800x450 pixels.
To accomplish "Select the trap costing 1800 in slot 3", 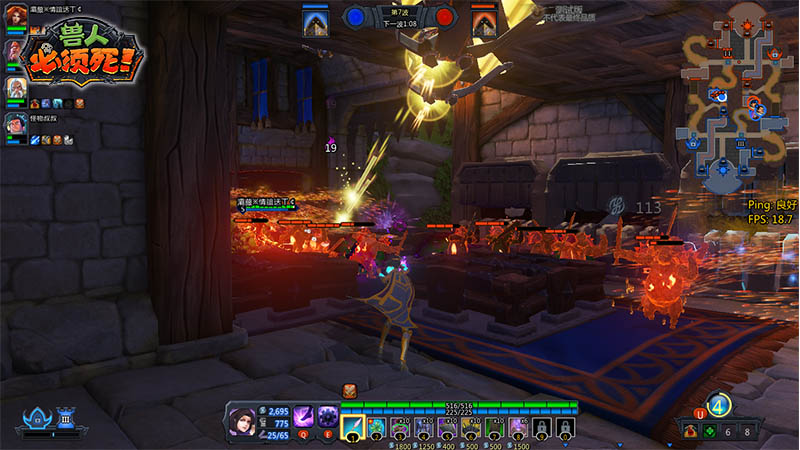I will [399, 427].
